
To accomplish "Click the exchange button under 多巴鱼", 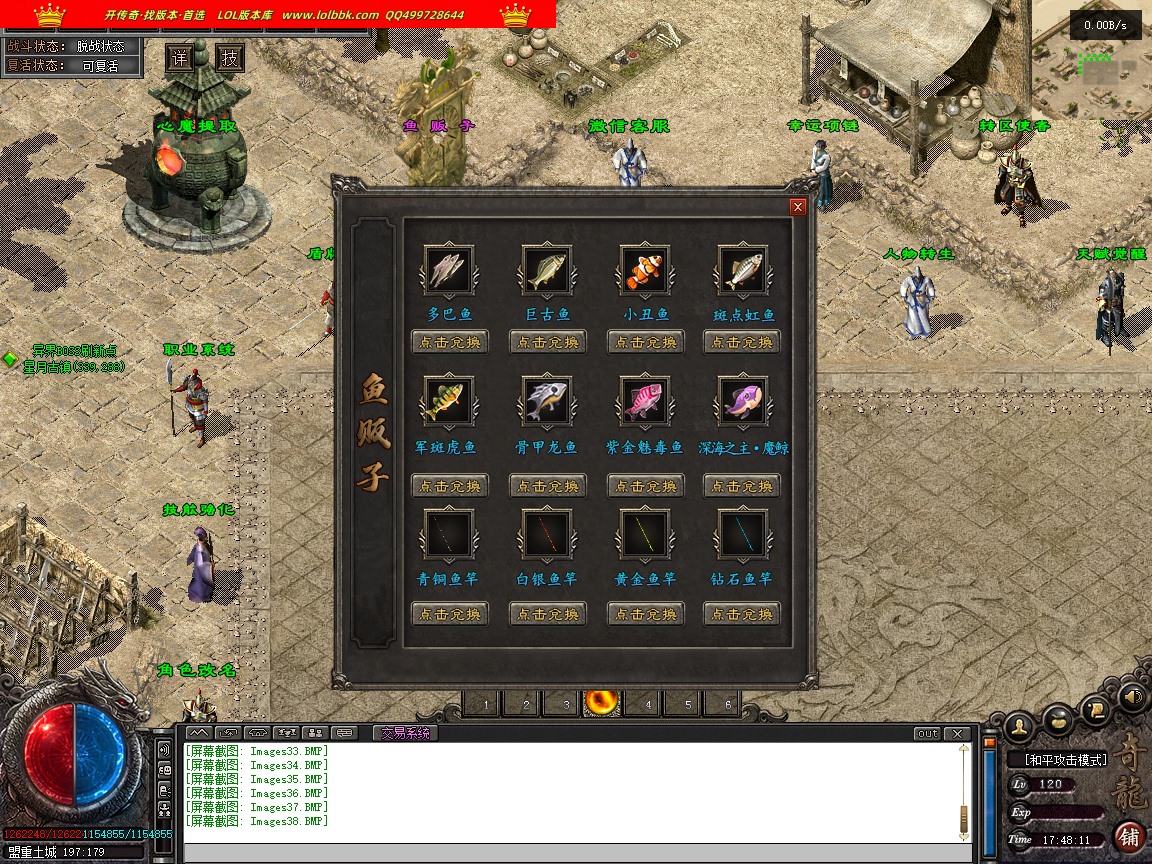I will pos(450,343).
